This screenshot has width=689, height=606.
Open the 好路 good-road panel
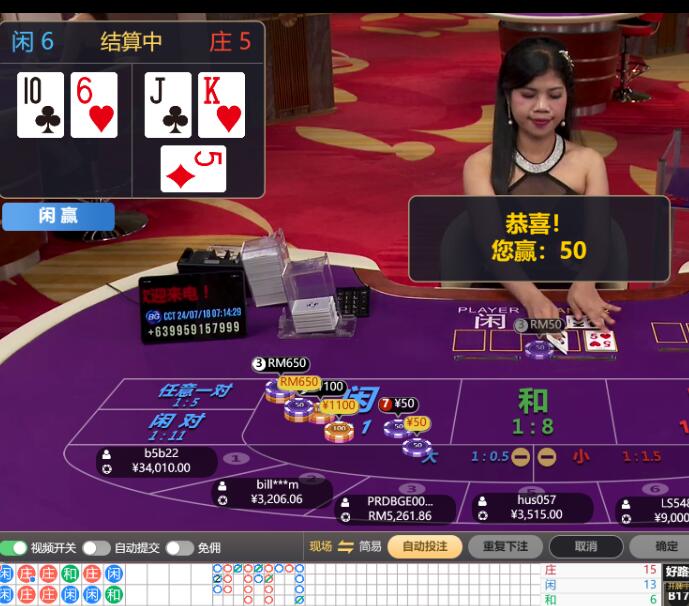(676, 571)
